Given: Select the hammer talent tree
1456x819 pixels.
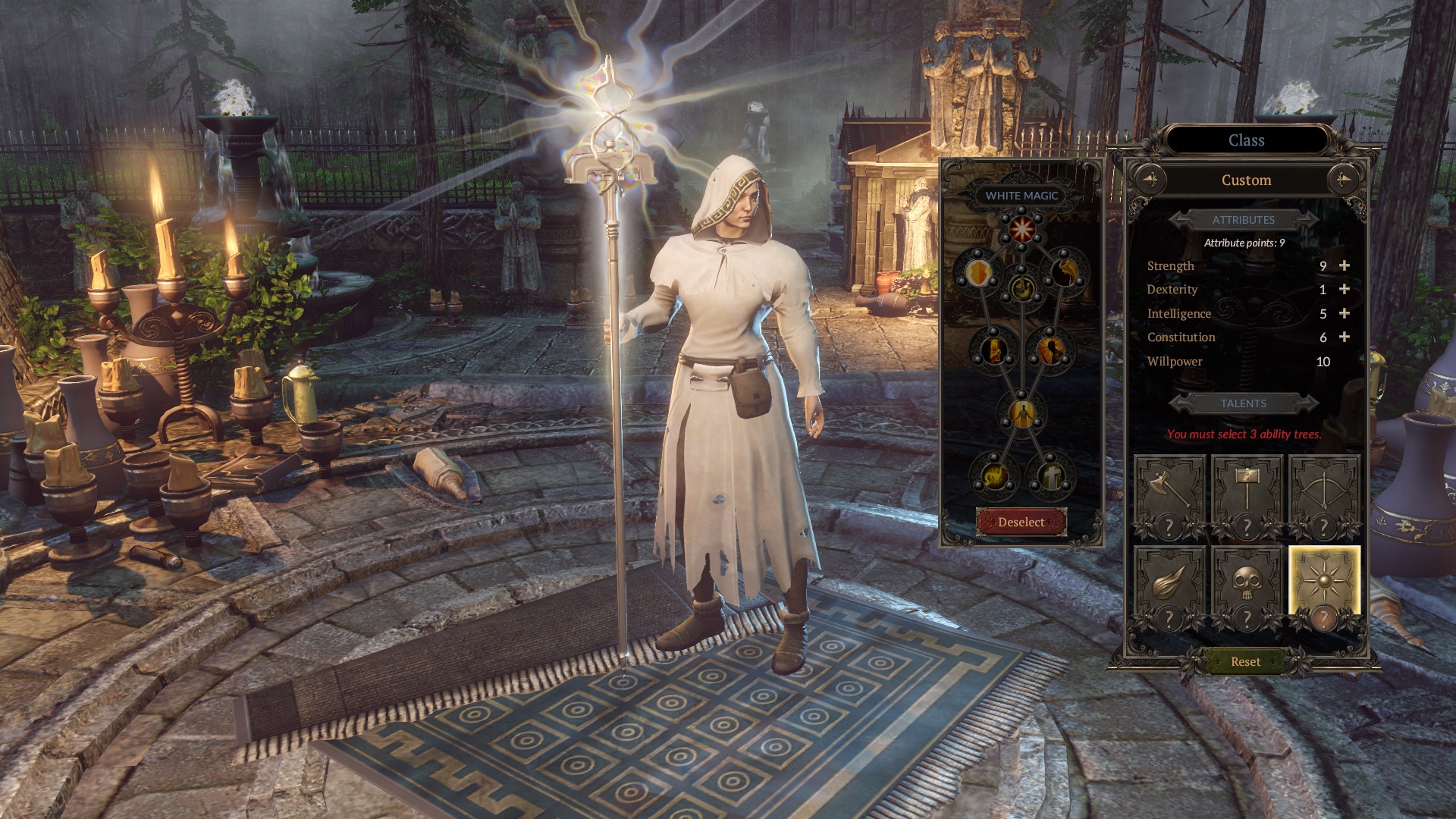Looking at the screenshot, I should coord(1247,494).
